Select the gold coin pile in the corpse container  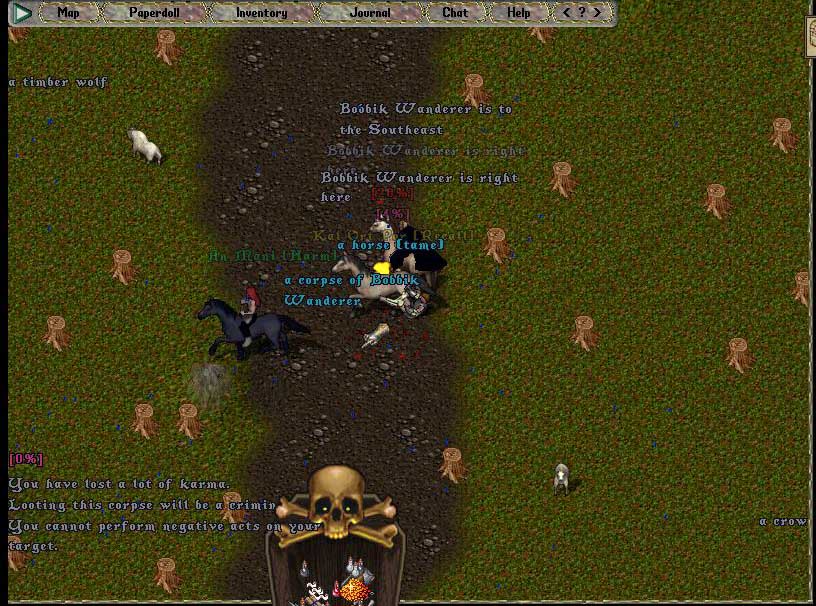pos(356,590)
